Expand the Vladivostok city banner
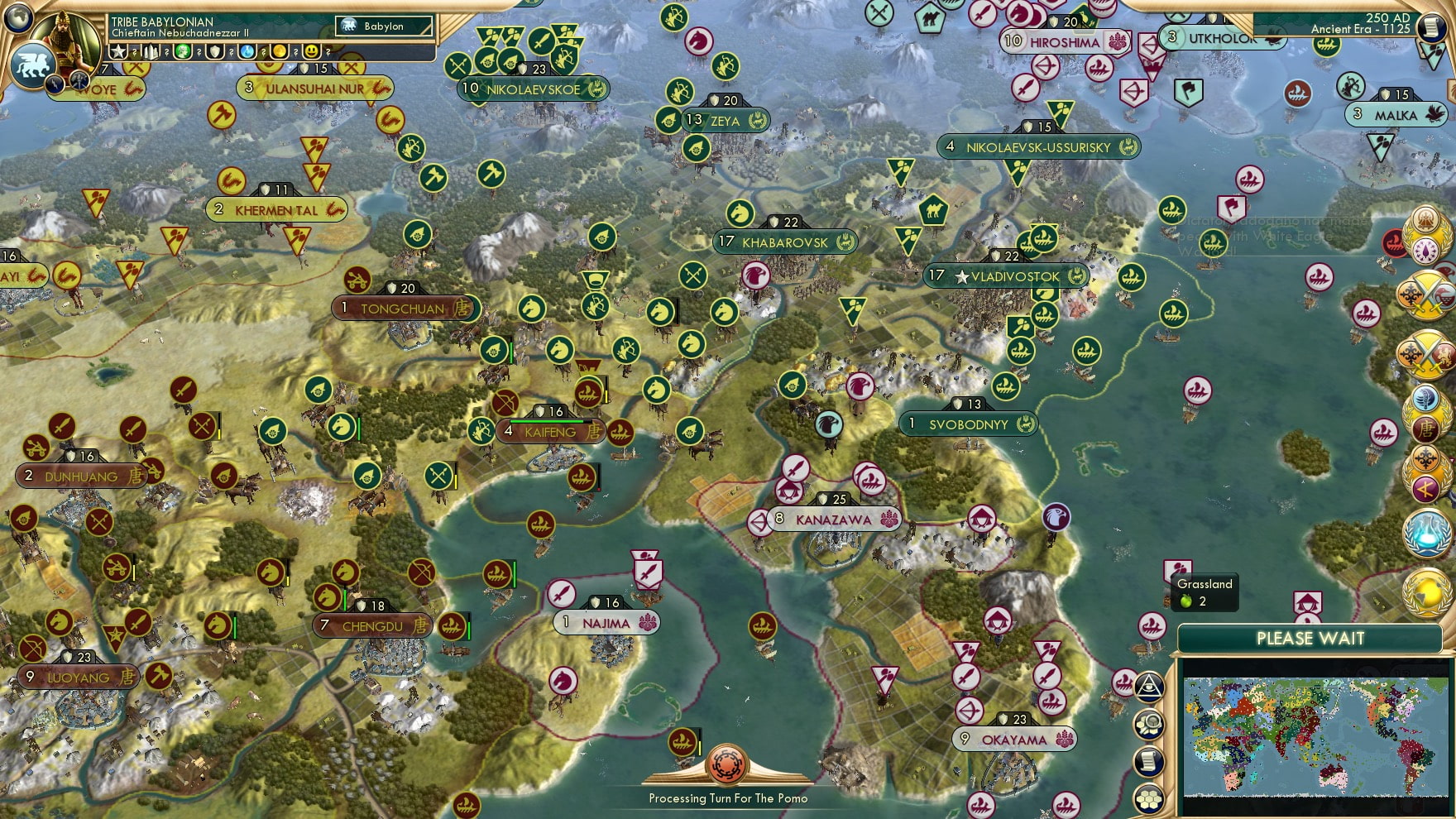 pos(1006,276)
